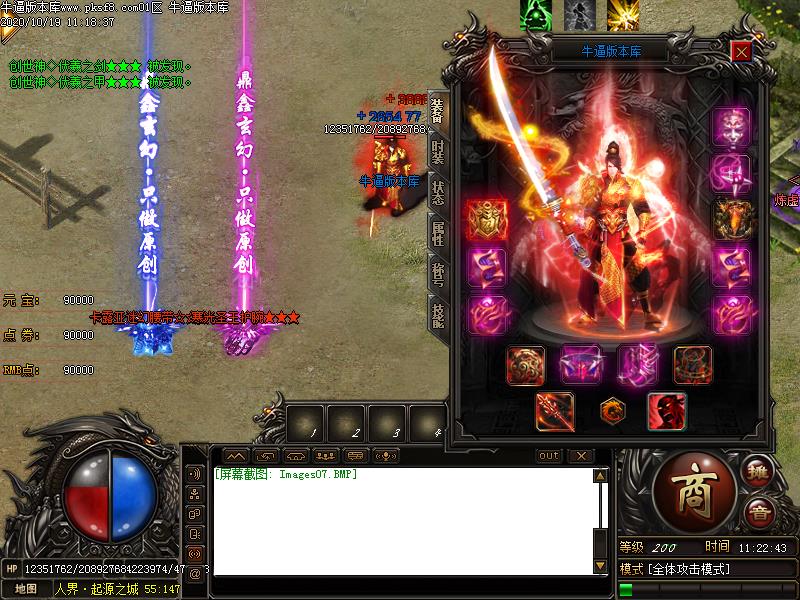Click the purple shuriken star slot
Viewport: 800px width, 600px height.
coord(731,174)
